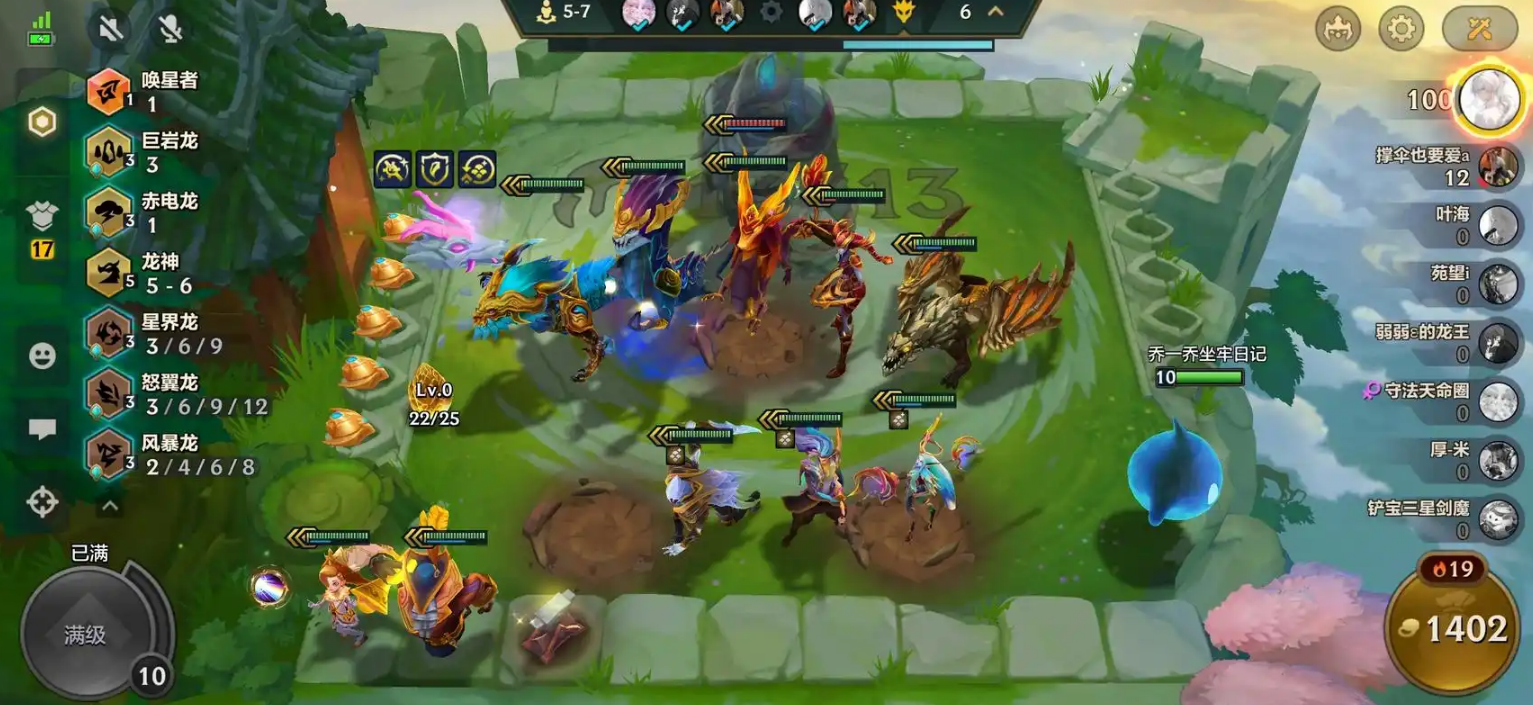Image resolution: width=1533 pixels, height=705 pixels.
Task: Toggle the muted microphone icon
Action: (x=171, y=28)
